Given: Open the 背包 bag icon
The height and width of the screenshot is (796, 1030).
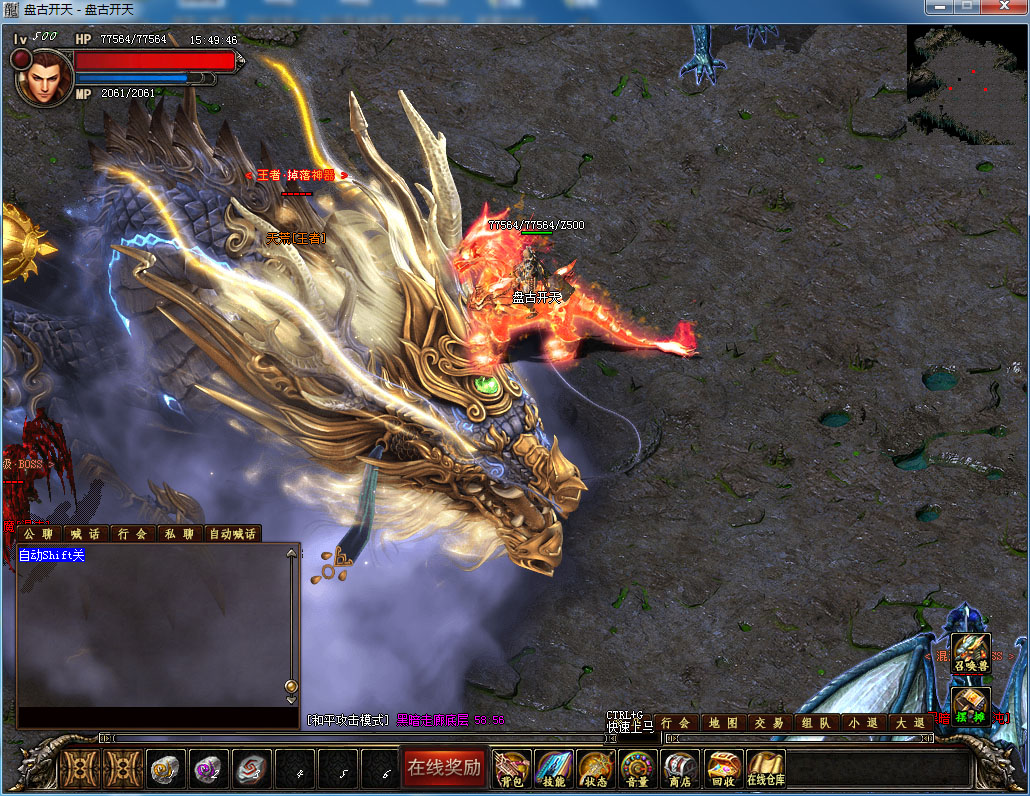Looking at the screenshot, I should pos(512,768).
